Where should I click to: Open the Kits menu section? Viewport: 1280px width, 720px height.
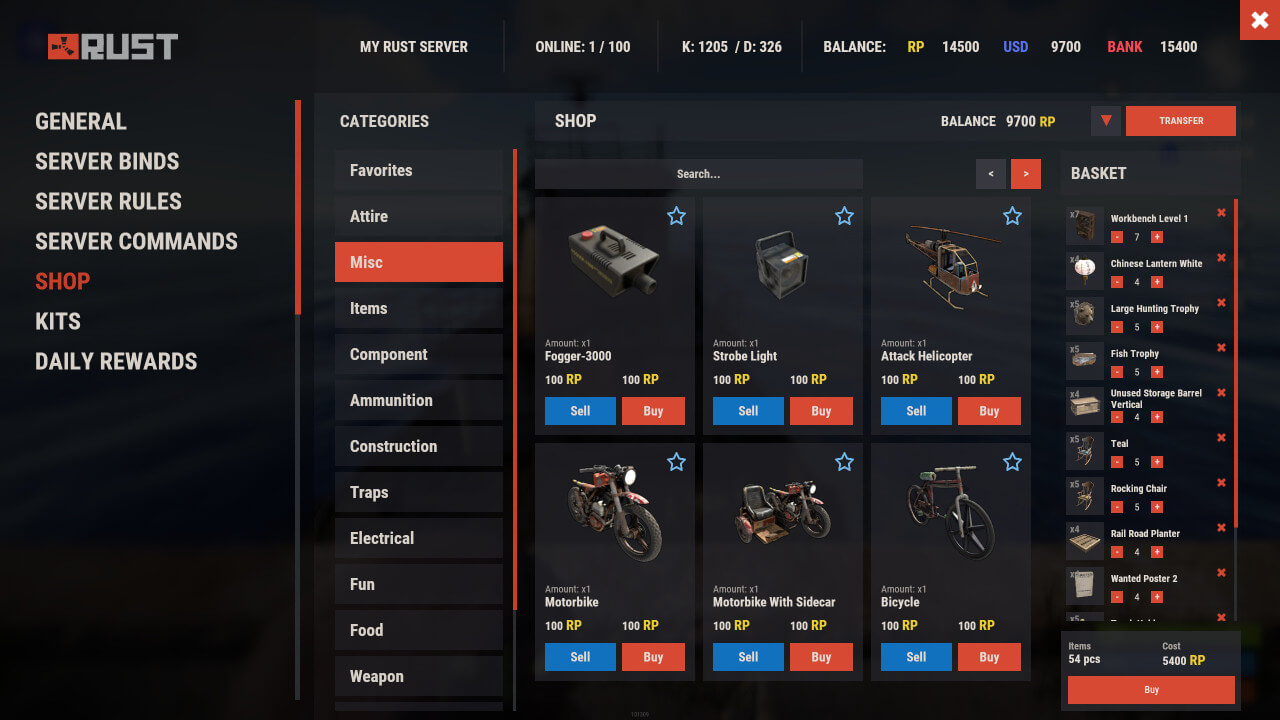58,321
